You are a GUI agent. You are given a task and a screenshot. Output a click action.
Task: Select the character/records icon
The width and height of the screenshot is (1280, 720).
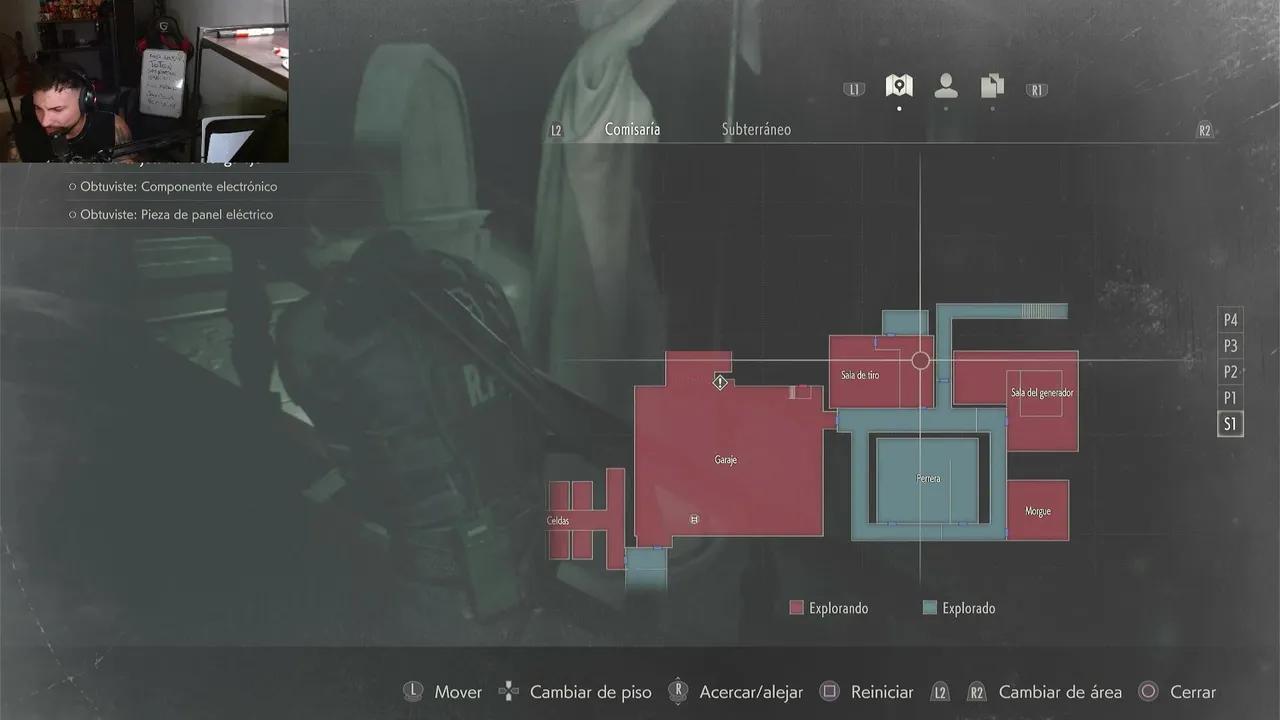coord(945,87)
